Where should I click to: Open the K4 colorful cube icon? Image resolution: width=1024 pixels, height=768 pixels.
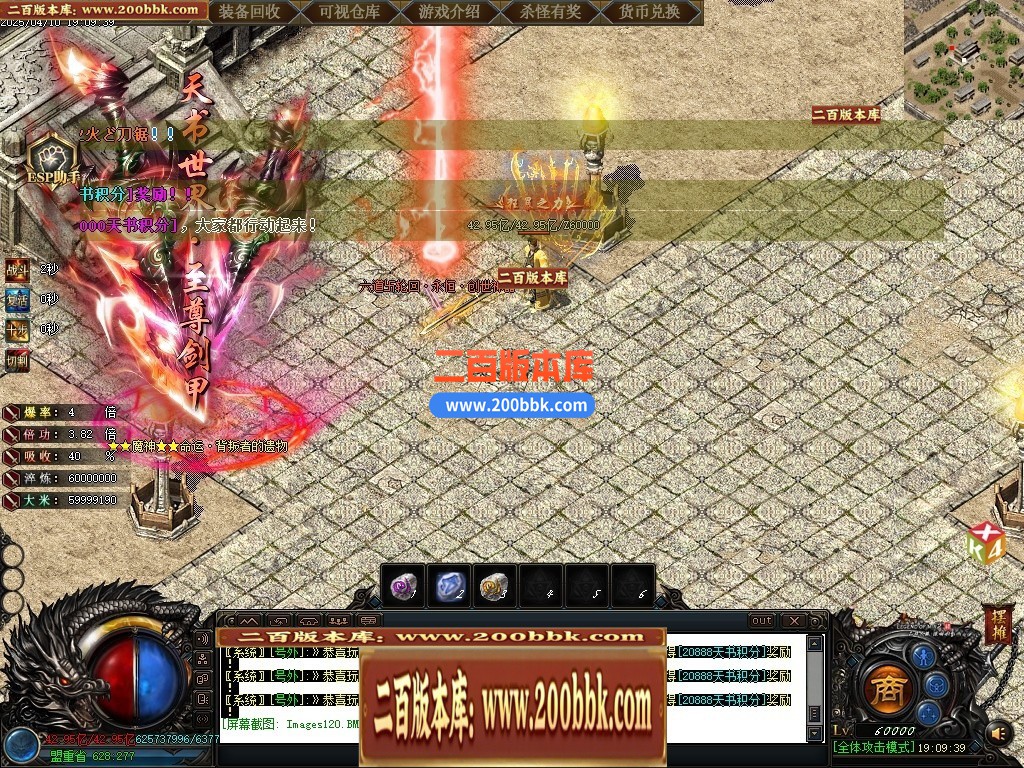coord(985,545)
